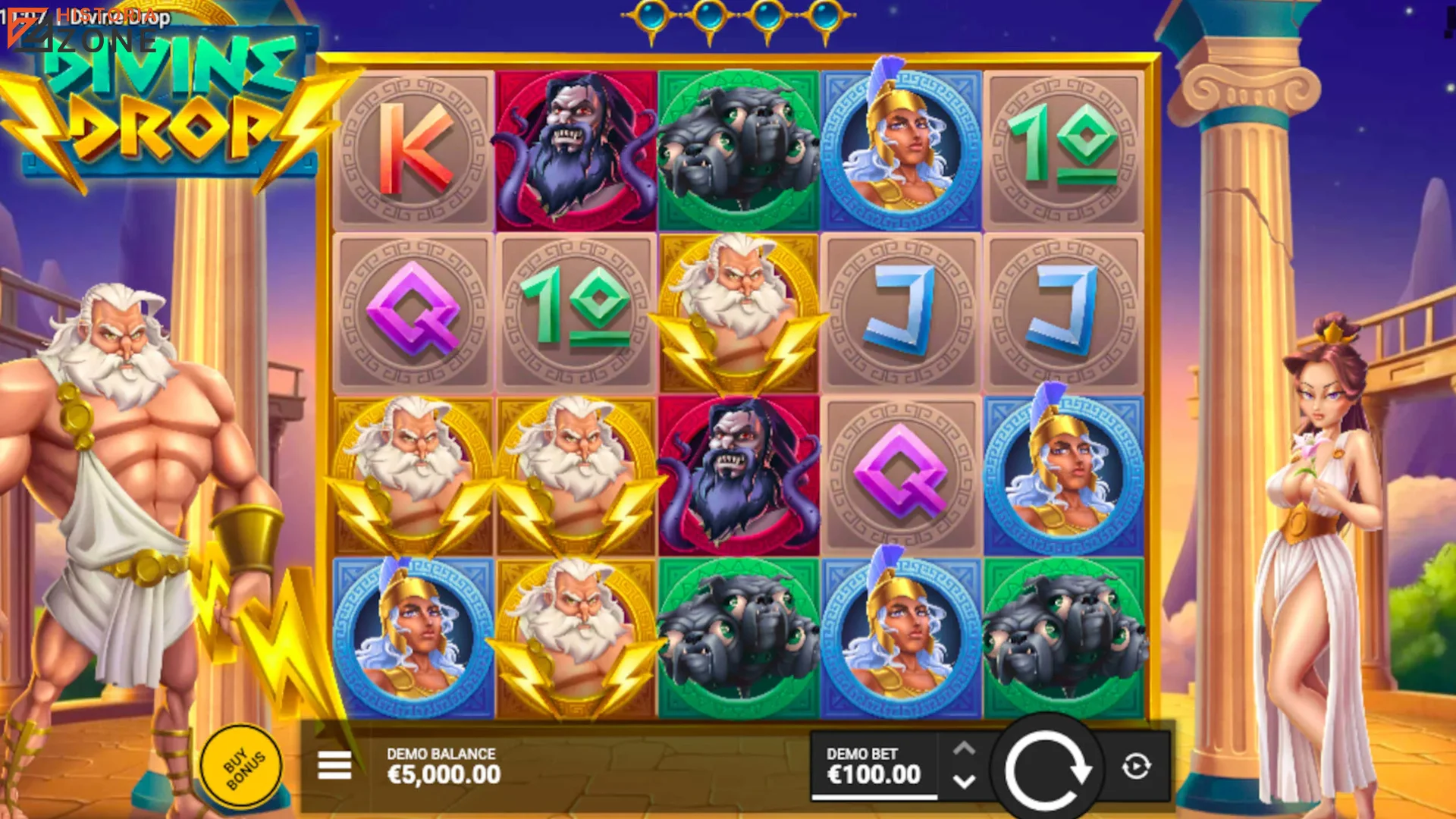Viewport: 1456px width, 819px height.
Task: Click the Buy Bonus button
Action: pos(240,767)
